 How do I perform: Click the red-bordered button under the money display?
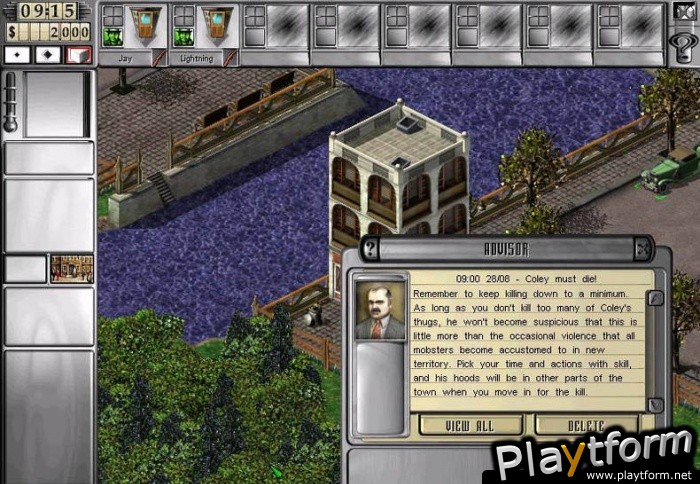click(x=78, y=54)
